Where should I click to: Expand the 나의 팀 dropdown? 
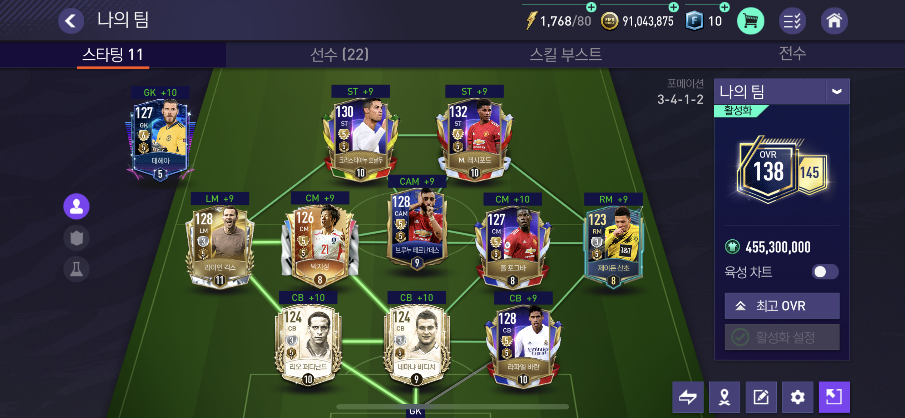[x=837, y=91]
